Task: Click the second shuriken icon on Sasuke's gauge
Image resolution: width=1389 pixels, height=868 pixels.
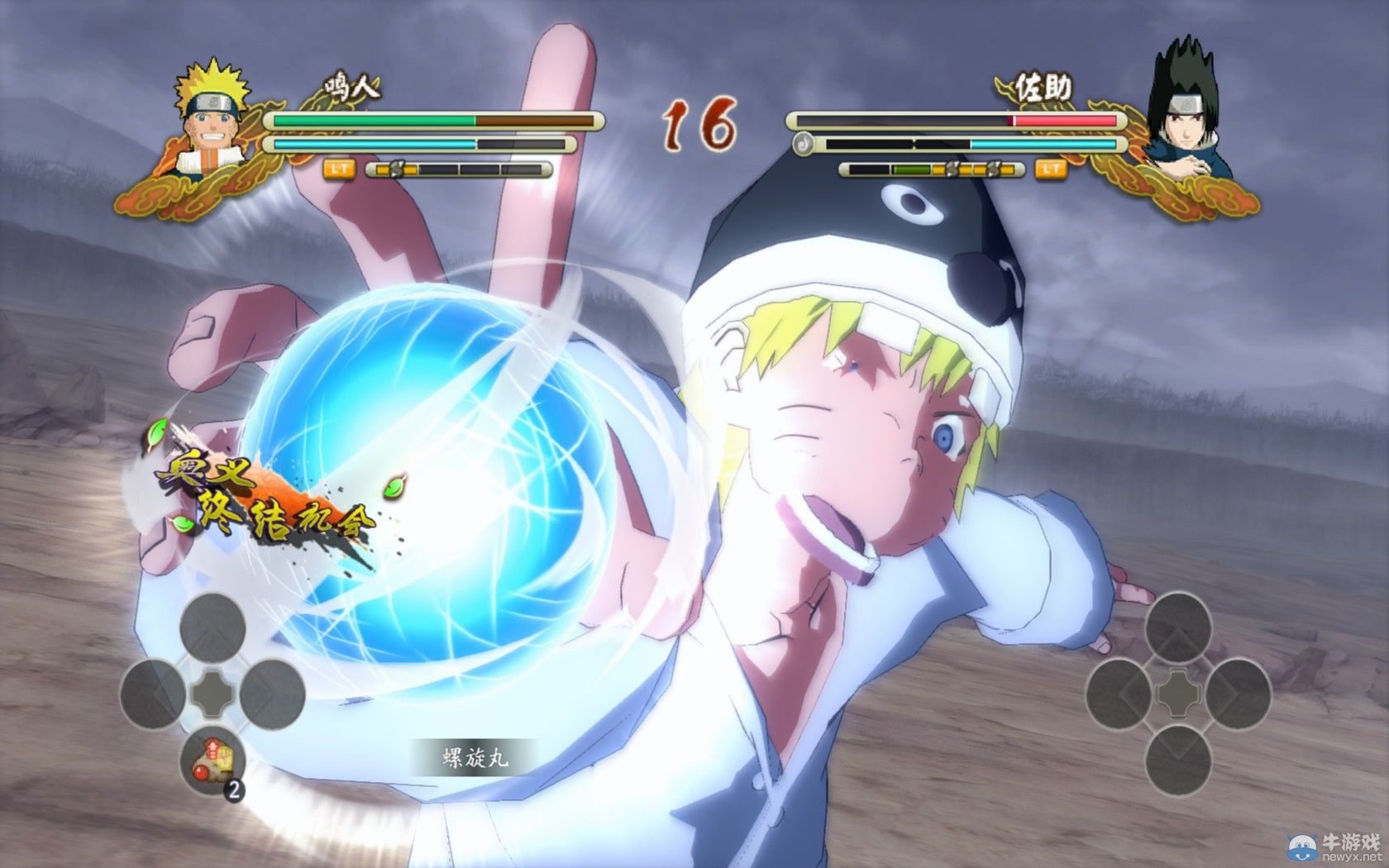Action: pos(994,169)
